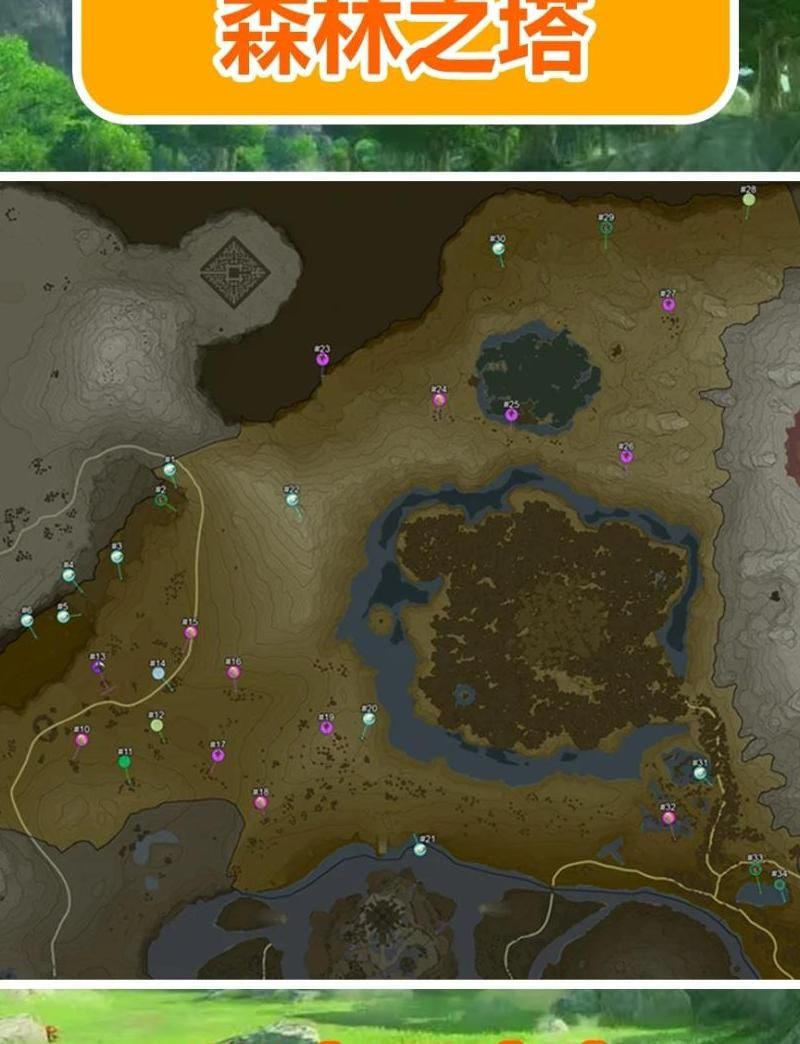Click map marker #27
The height and width of the screenshot is (1044, 800).
(x=668, y=303)
